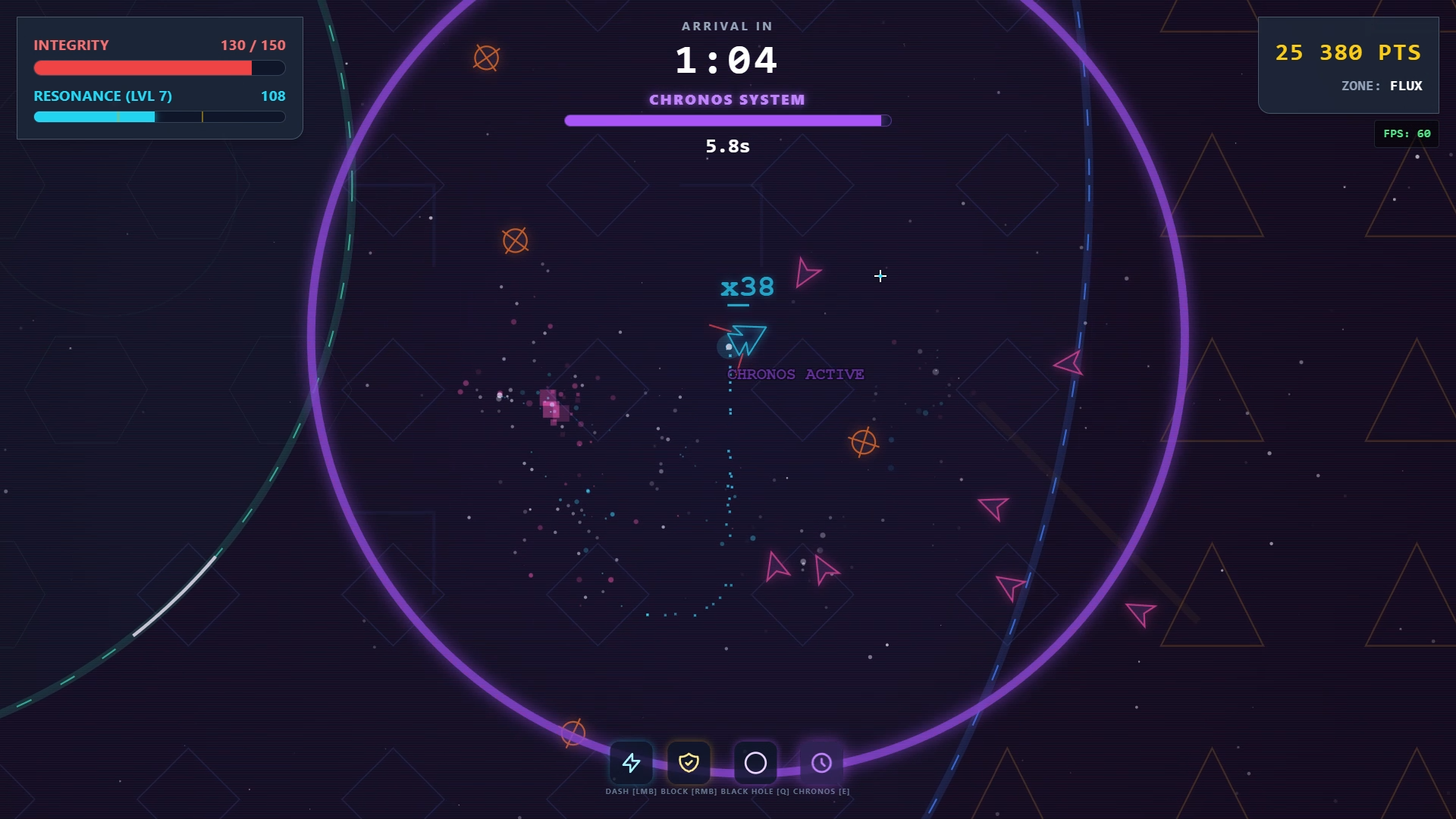Click the 1:04 arrival timer
1456x819 pixels.
pyautogui.click(x=727, y=60)
